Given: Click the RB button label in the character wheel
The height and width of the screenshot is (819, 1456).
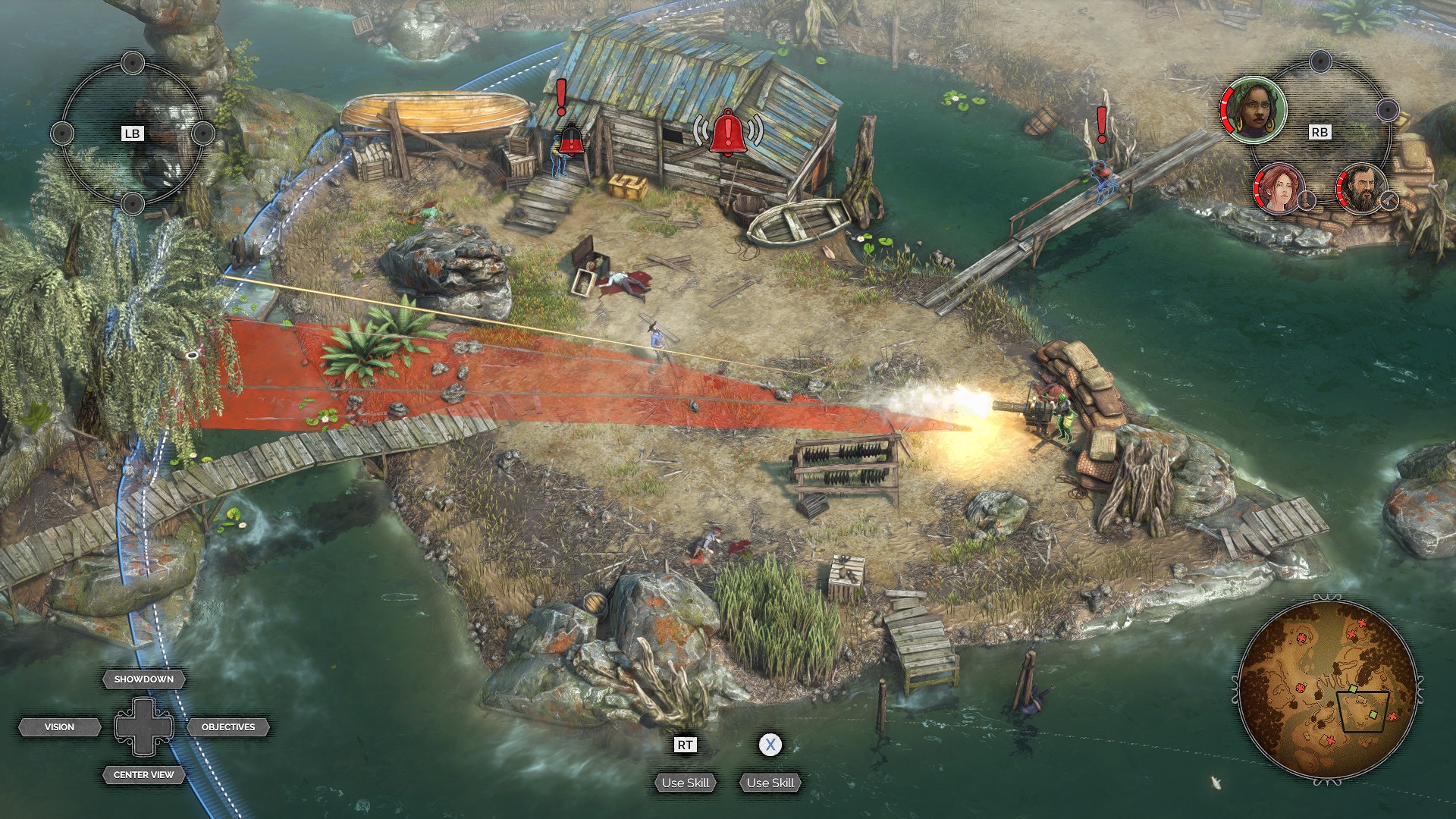Looking at the screenshot, I should pos(1319,130).
